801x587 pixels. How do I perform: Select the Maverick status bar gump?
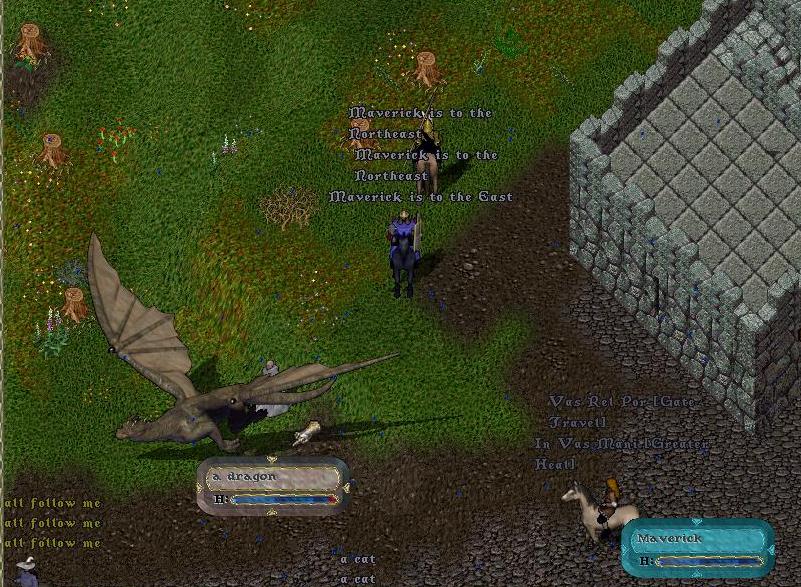(697, 548)
